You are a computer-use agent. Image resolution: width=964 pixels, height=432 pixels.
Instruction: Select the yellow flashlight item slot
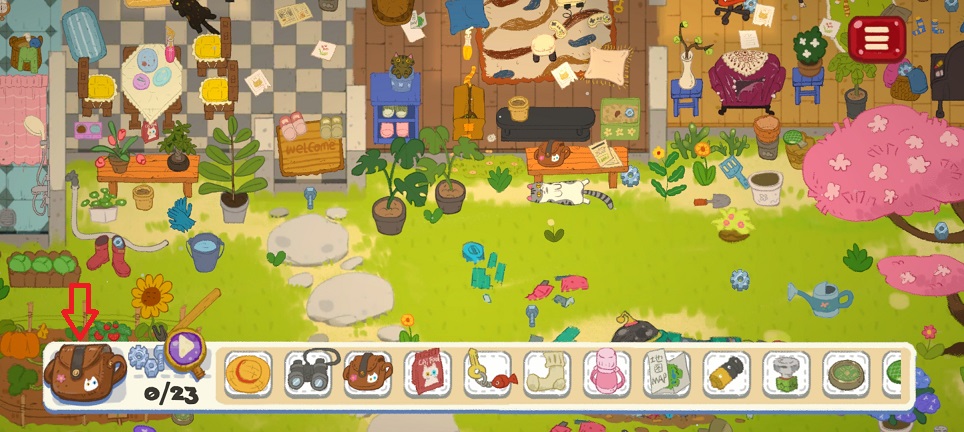click(727, 374)
